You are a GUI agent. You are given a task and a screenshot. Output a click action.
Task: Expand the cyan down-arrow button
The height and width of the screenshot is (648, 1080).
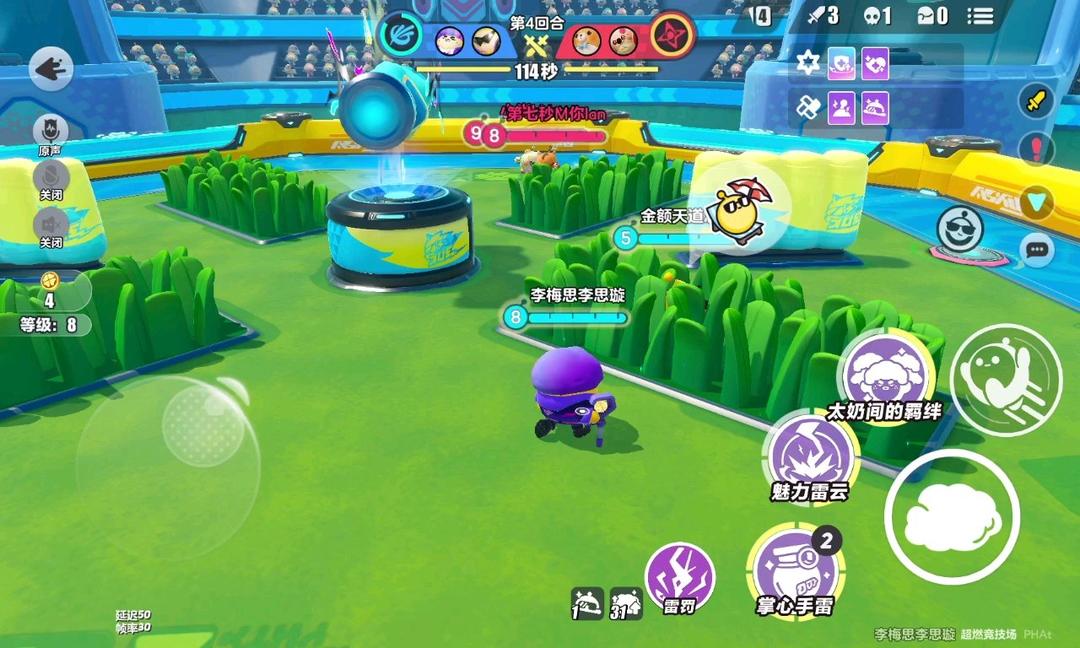point(1037,203)
